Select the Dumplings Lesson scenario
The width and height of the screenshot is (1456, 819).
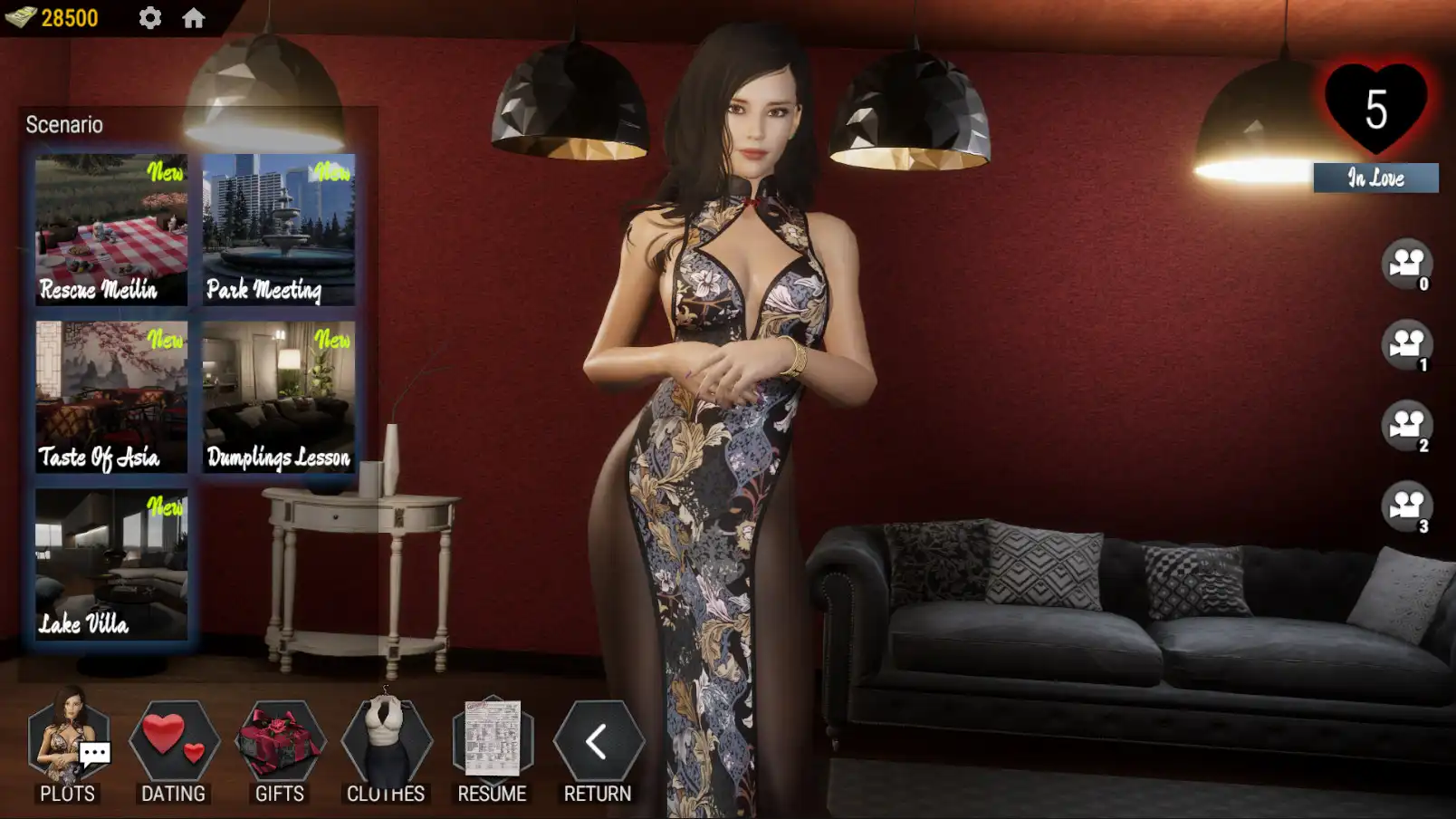pyautogui.click(x=278, y=394)
